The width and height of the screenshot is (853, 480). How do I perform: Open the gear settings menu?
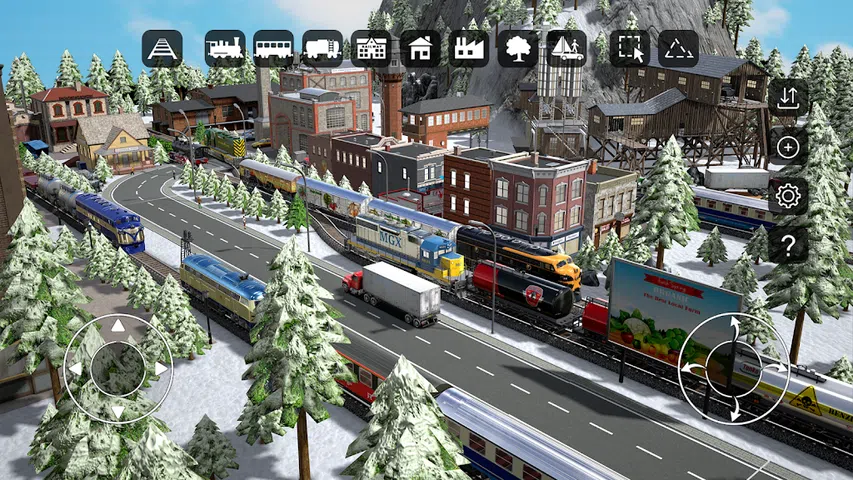click(788, 196)
